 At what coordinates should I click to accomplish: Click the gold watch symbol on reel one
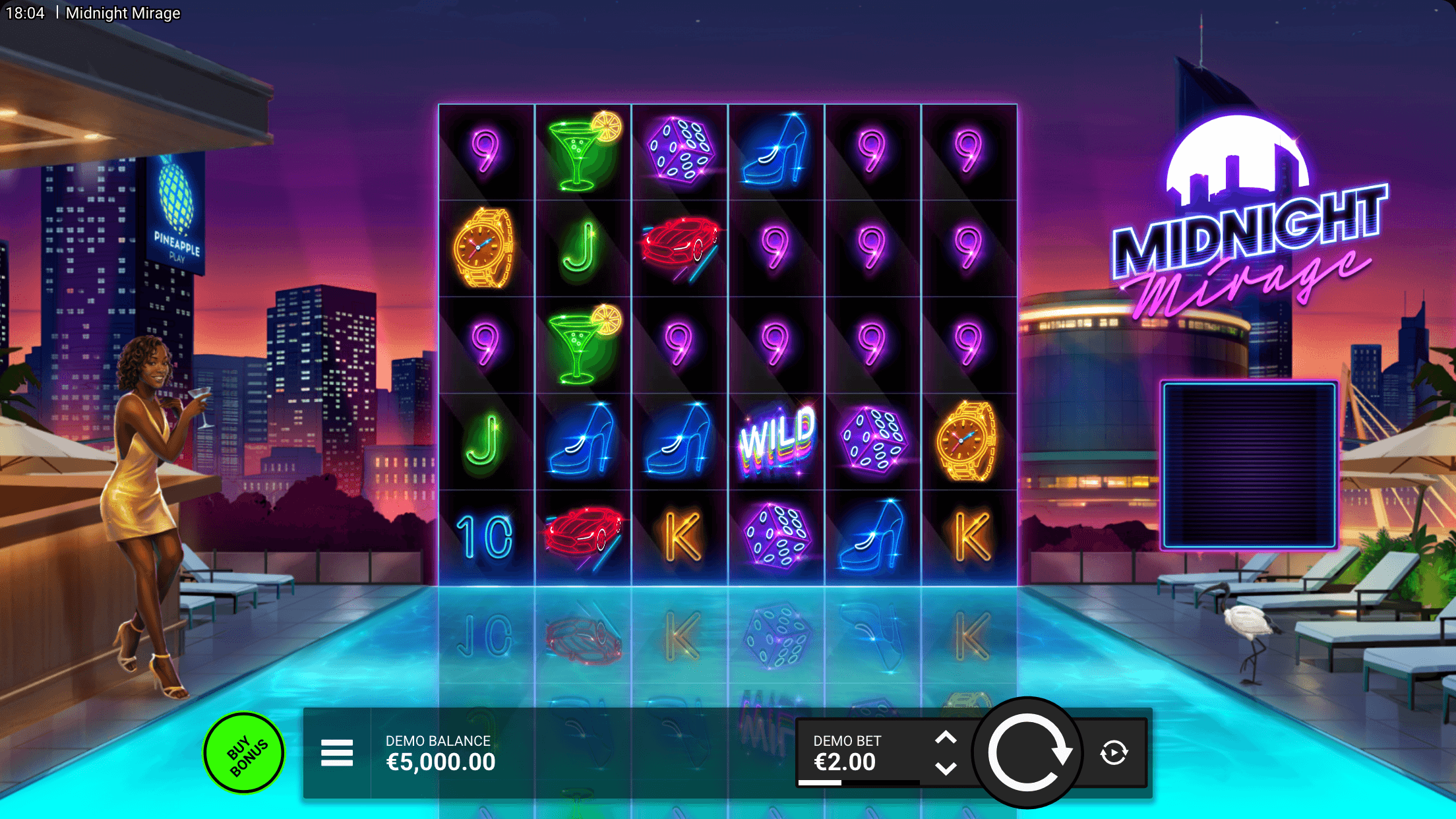pyautogui.click(x=486, y=247)
